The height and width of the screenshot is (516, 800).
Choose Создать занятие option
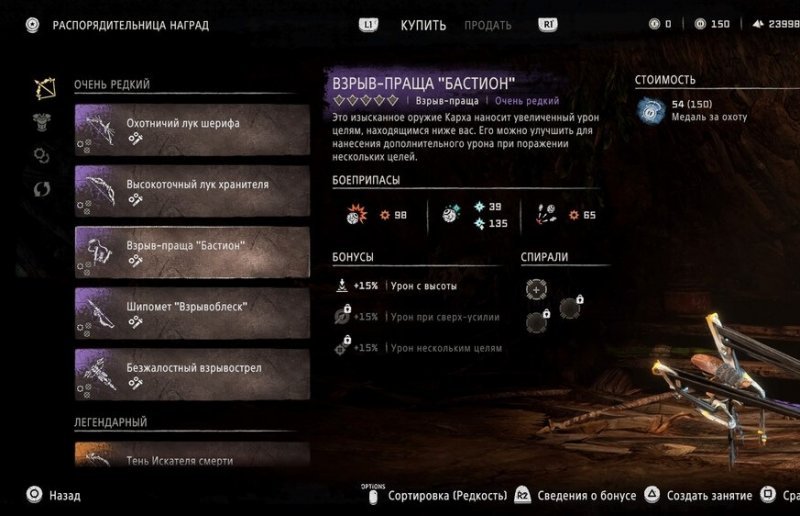(x=705, y=496)
